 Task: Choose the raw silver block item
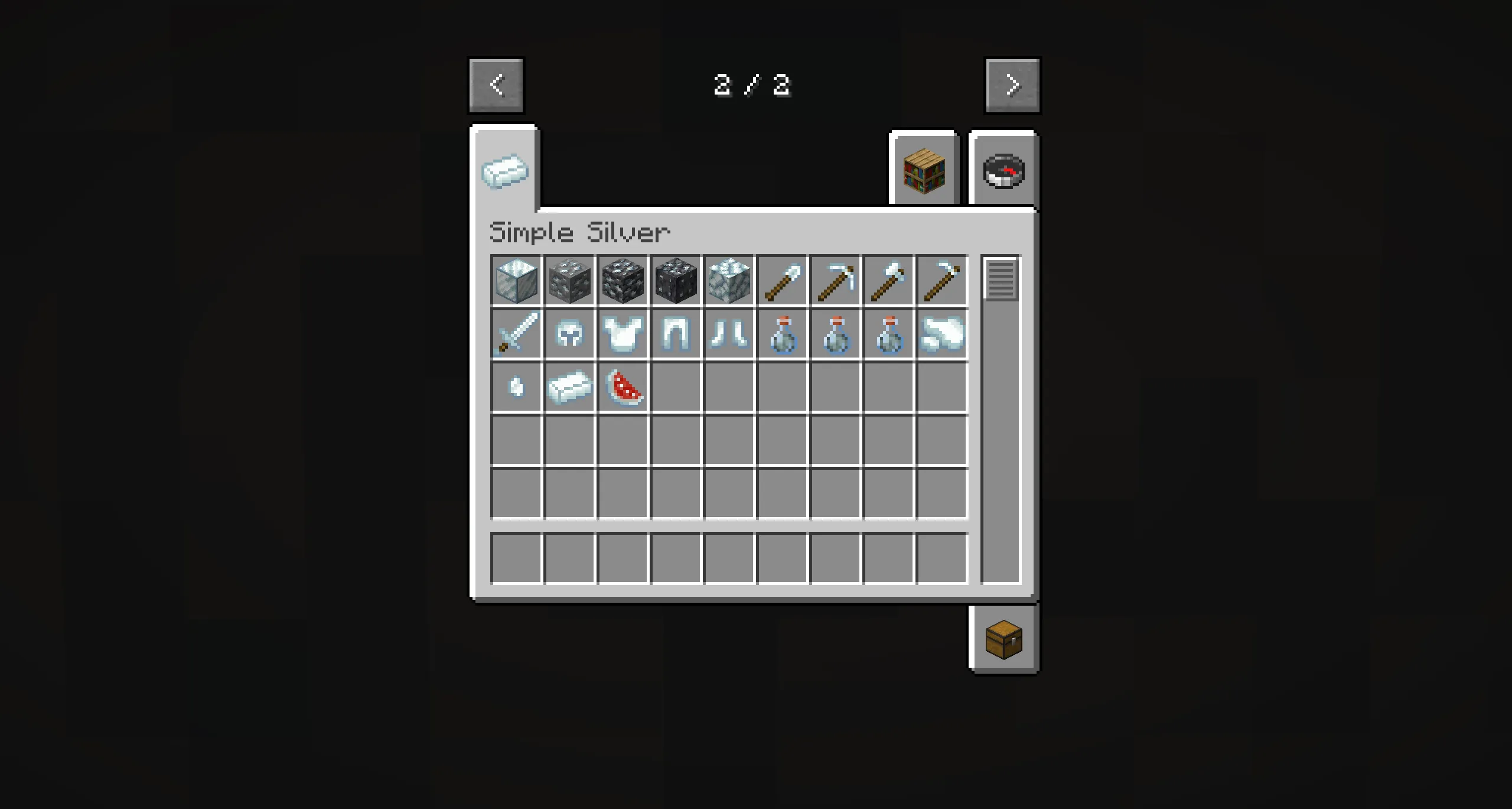[729, 280]
